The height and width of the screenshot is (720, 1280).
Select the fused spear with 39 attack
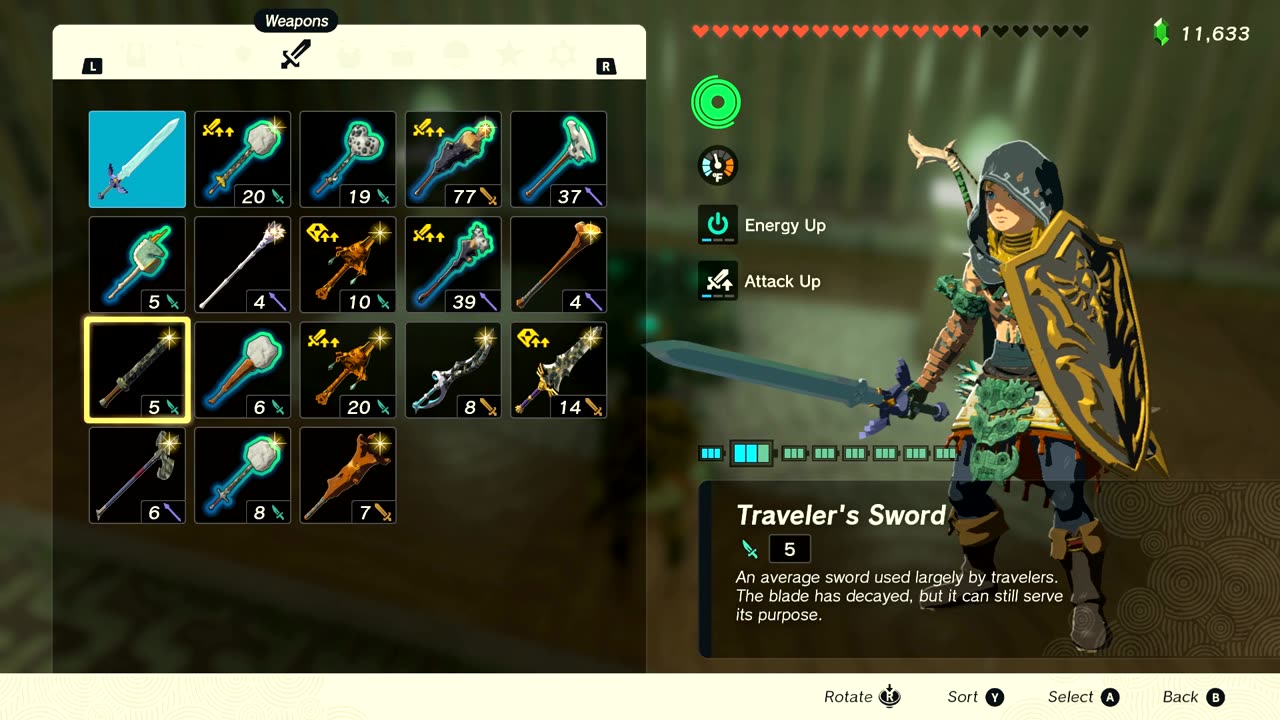pyautogui.click(x=453, y=265)
